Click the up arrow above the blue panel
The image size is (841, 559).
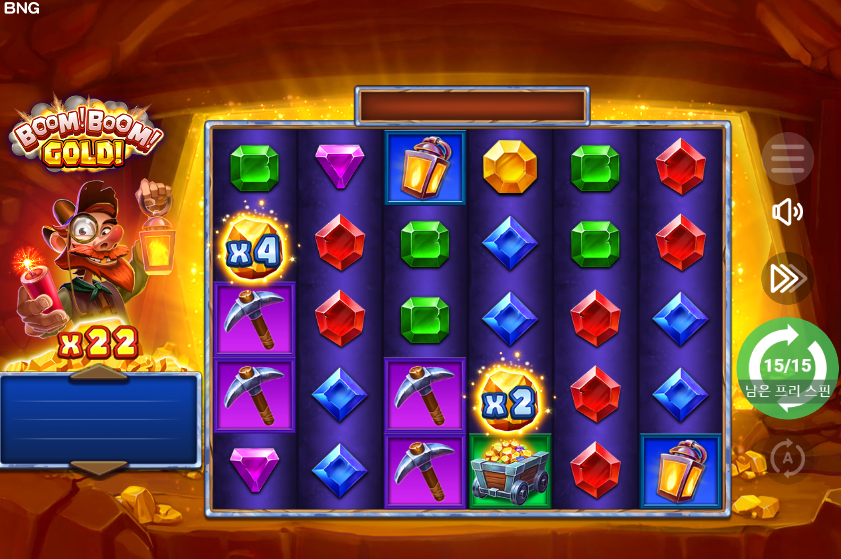click(99, 373)
